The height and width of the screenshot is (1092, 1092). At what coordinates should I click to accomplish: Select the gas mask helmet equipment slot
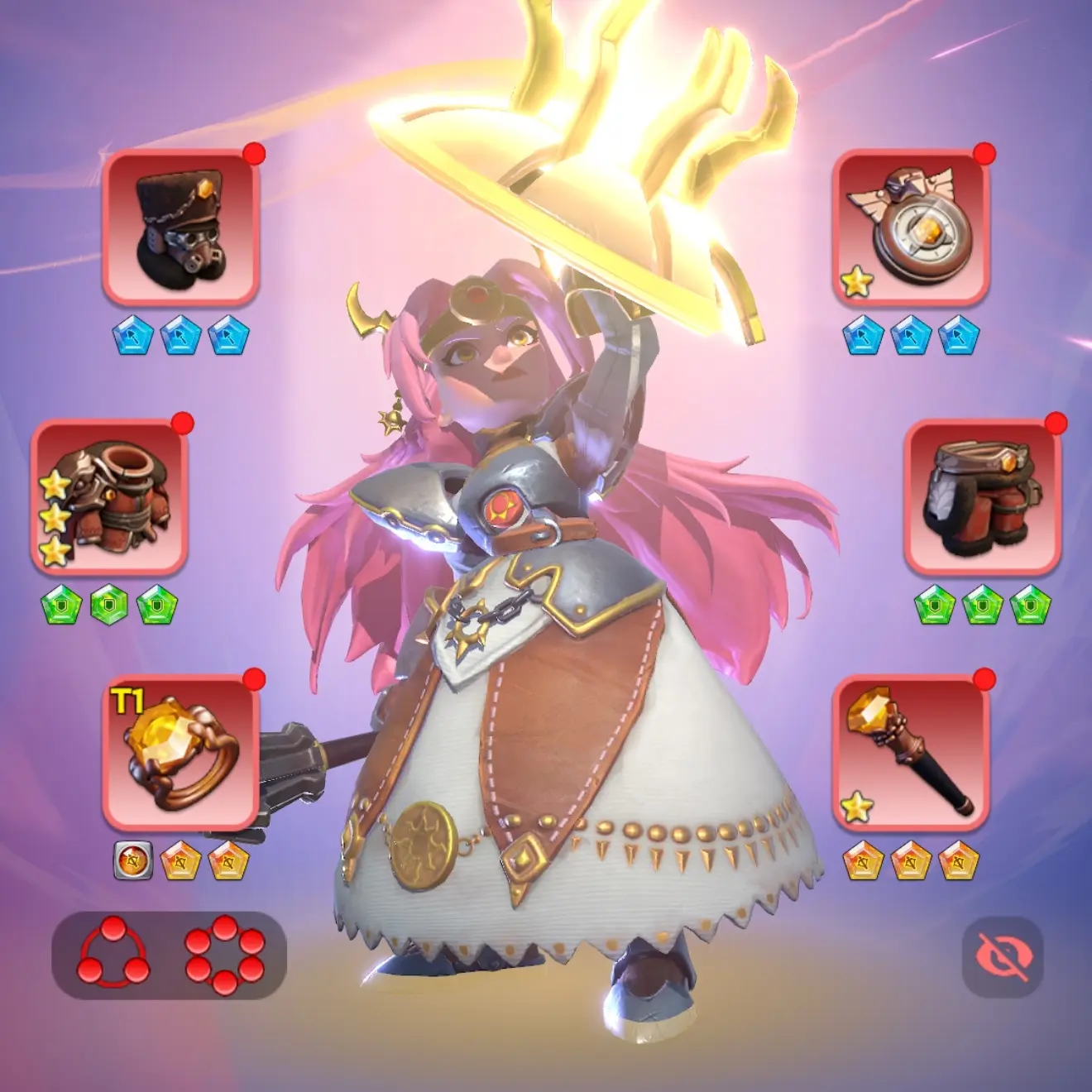180,226
